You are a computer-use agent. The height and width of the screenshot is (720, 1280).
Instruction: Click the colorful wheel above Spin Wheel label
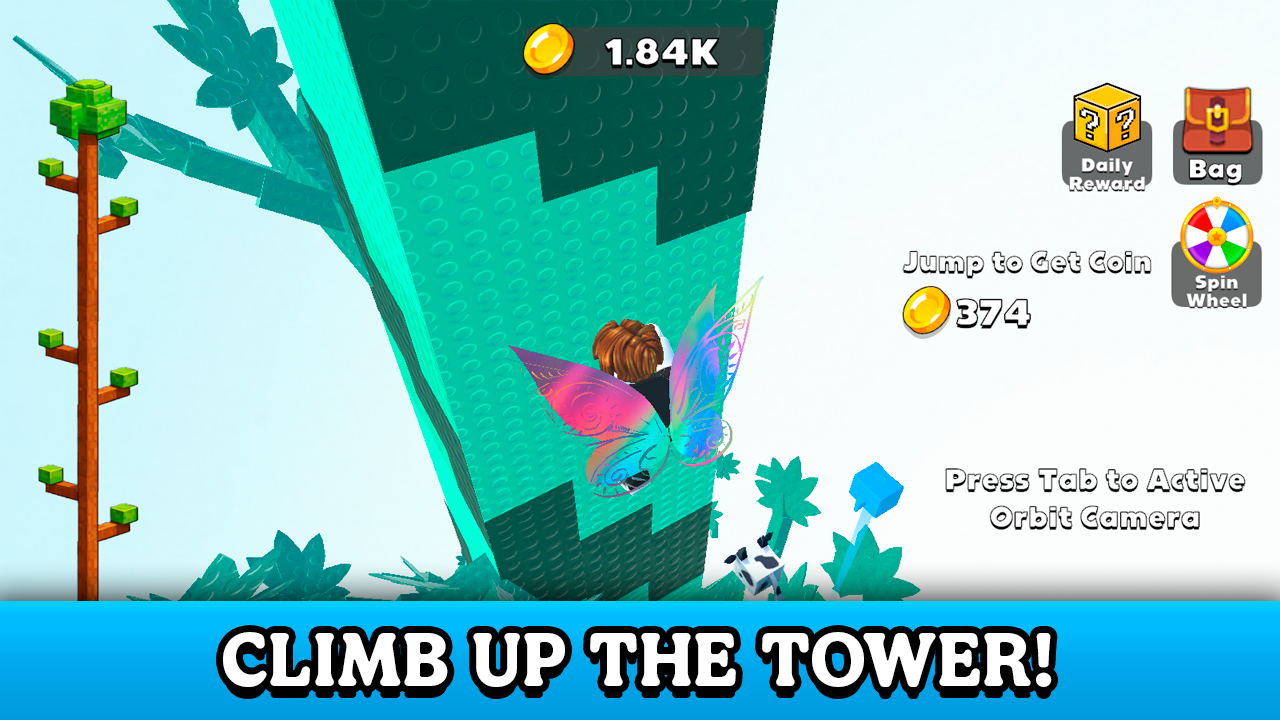1216,237
